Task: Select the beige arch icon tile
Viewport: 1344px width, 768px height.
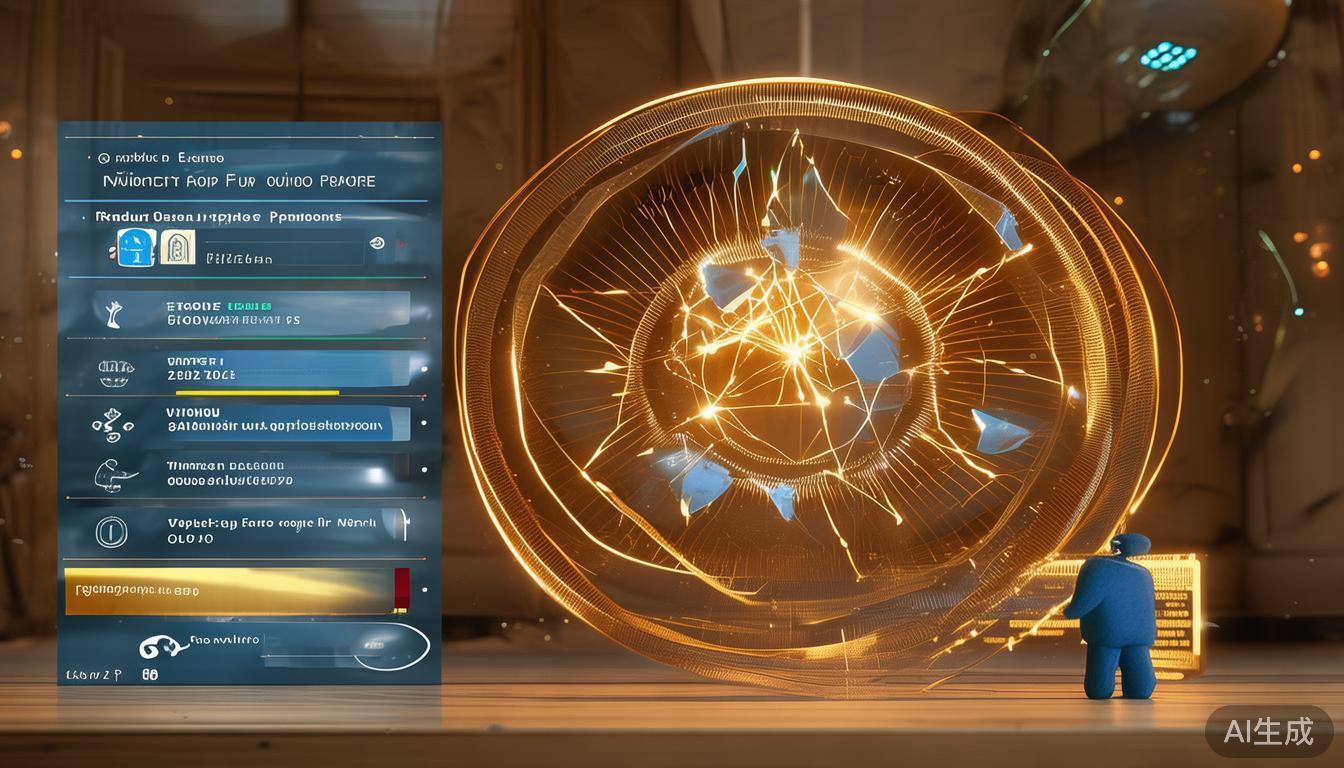Action: (177, 247)
